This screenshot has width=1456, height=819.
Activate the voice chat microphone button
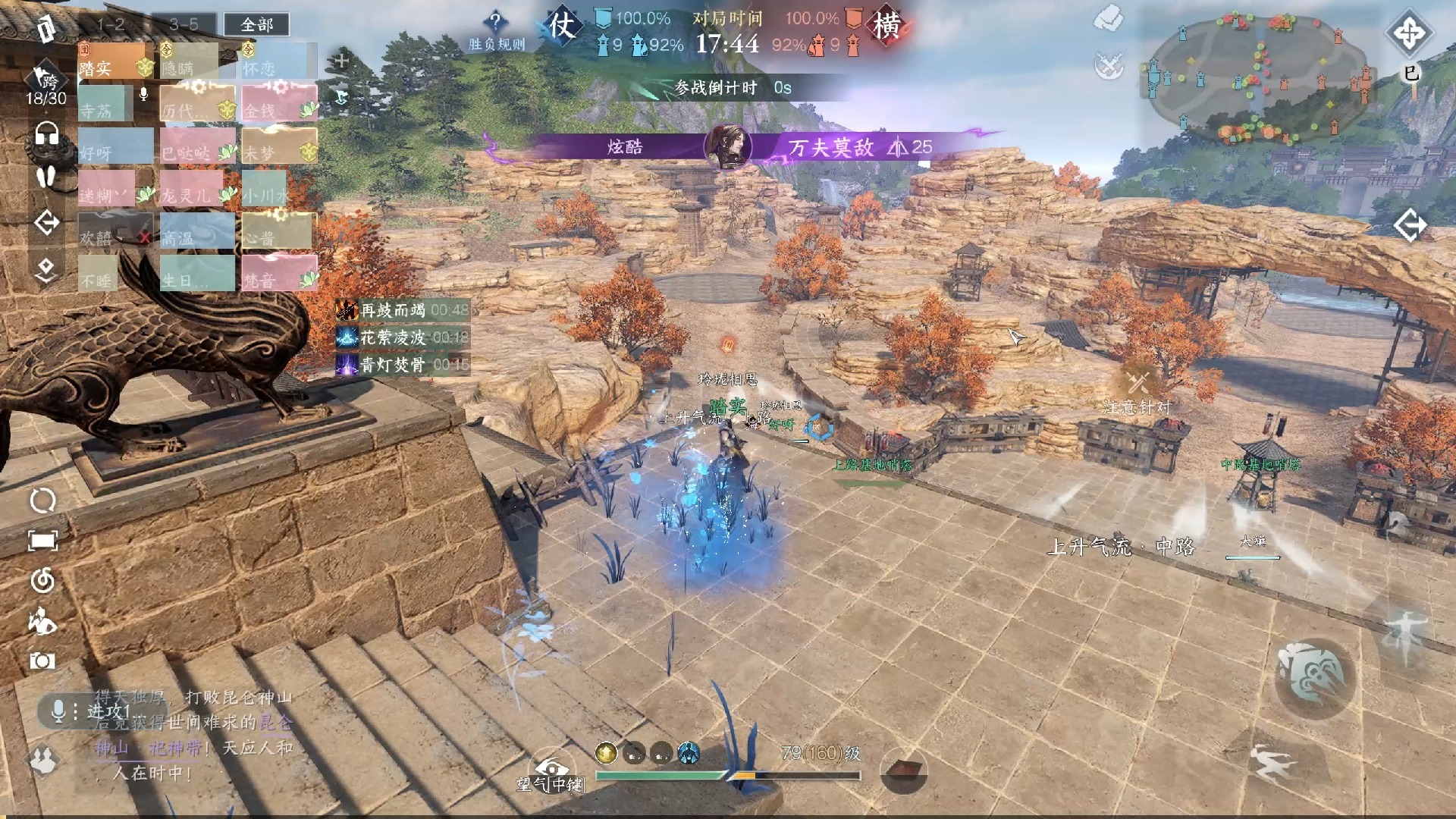tap(58, 711)
